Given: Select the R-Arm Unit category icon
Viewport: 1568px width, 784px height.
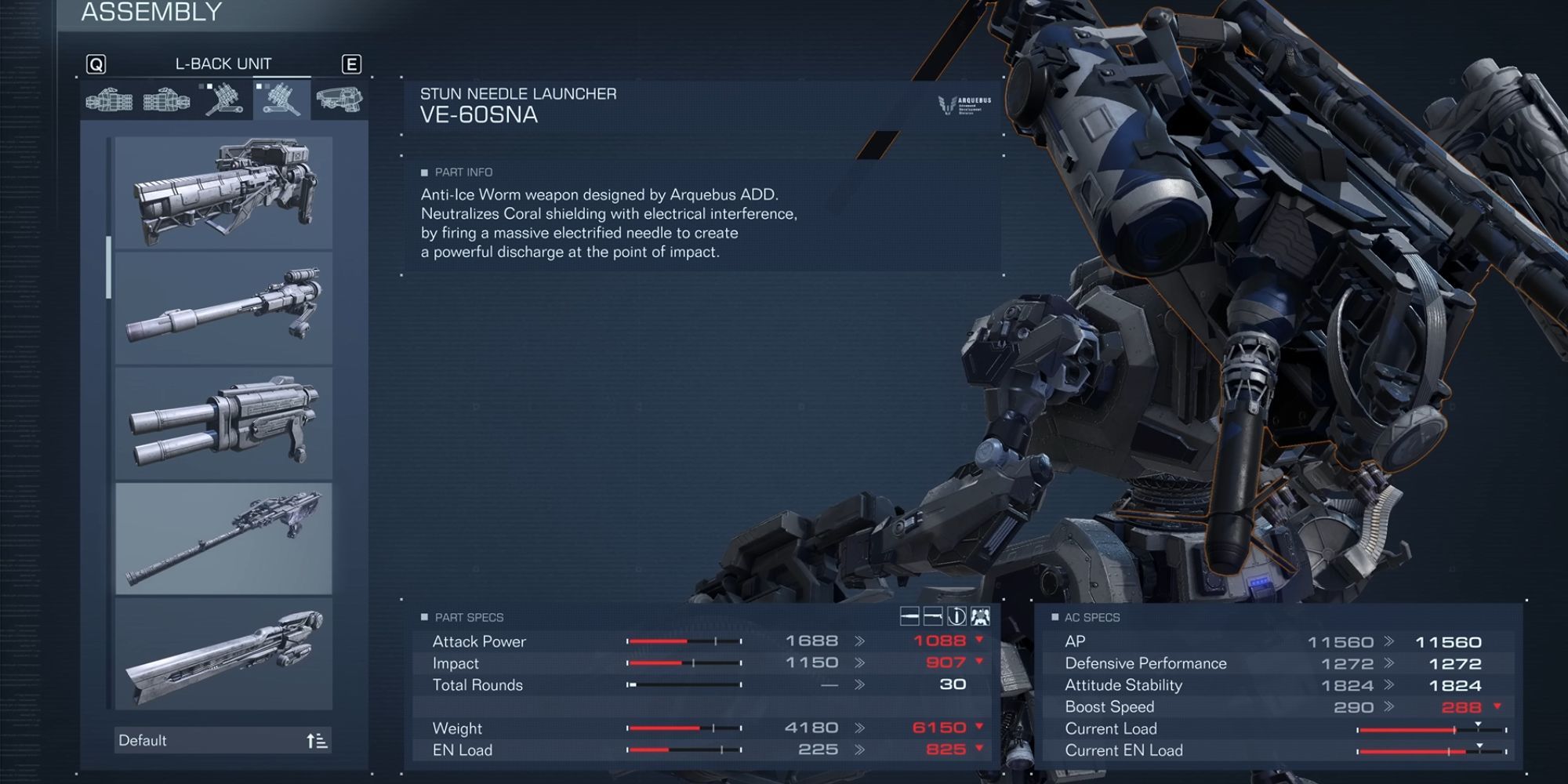Looking at the screenshot, I should pos(110,100).
